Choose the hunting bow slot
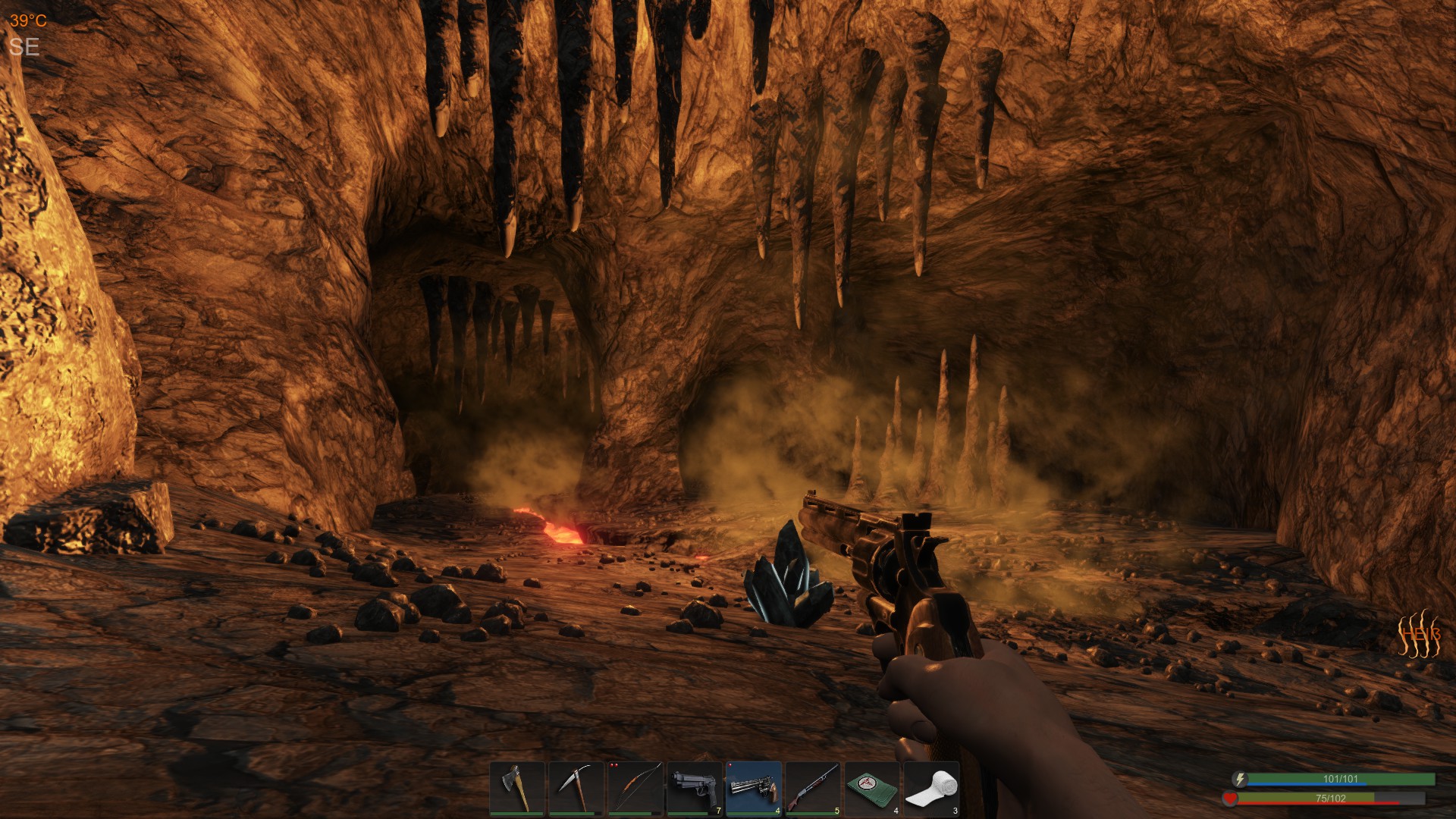Viewport: 1456px width, 819px height. (x=635, y=789)
